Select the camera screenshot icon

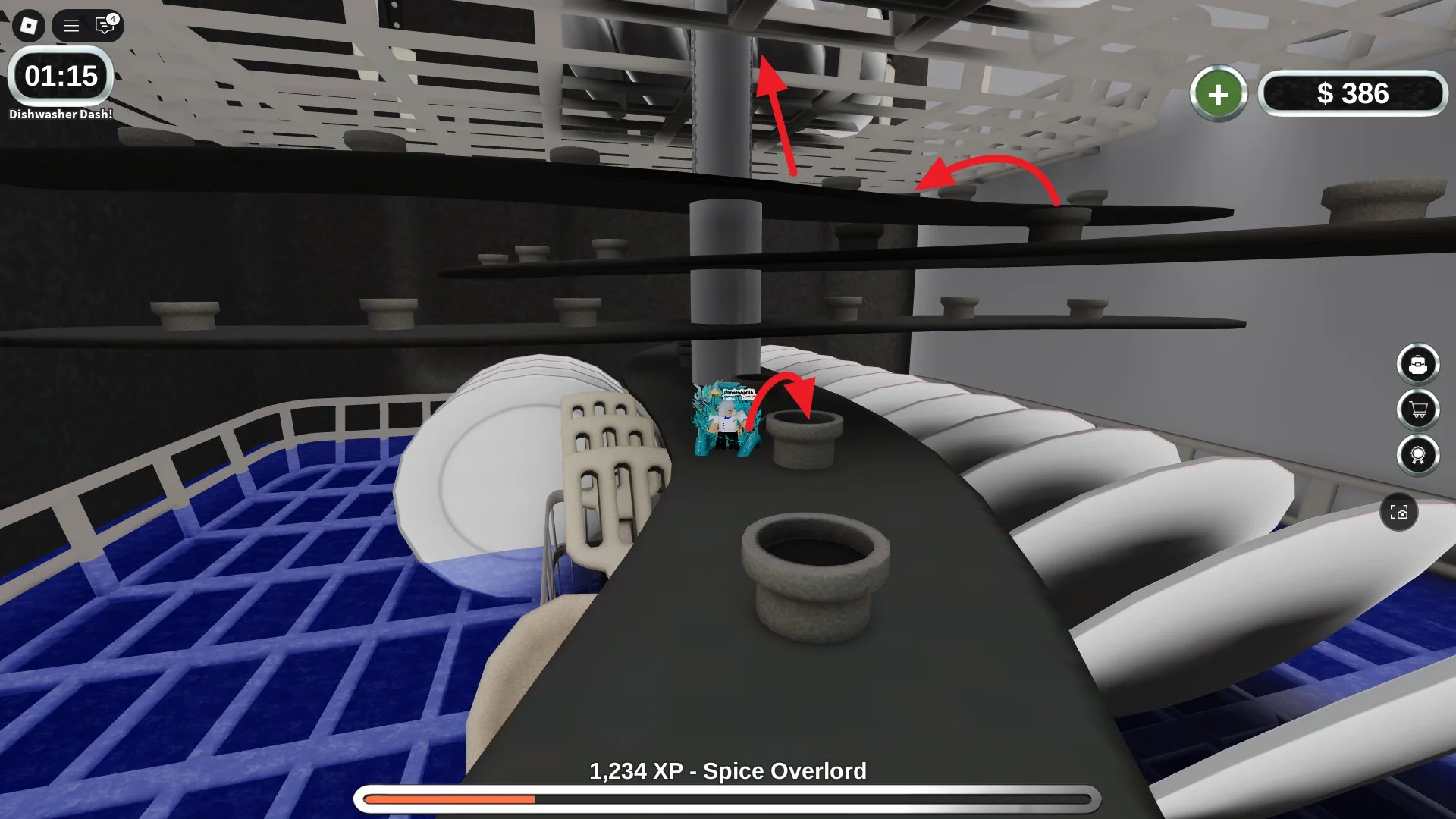coord(1401,513)
